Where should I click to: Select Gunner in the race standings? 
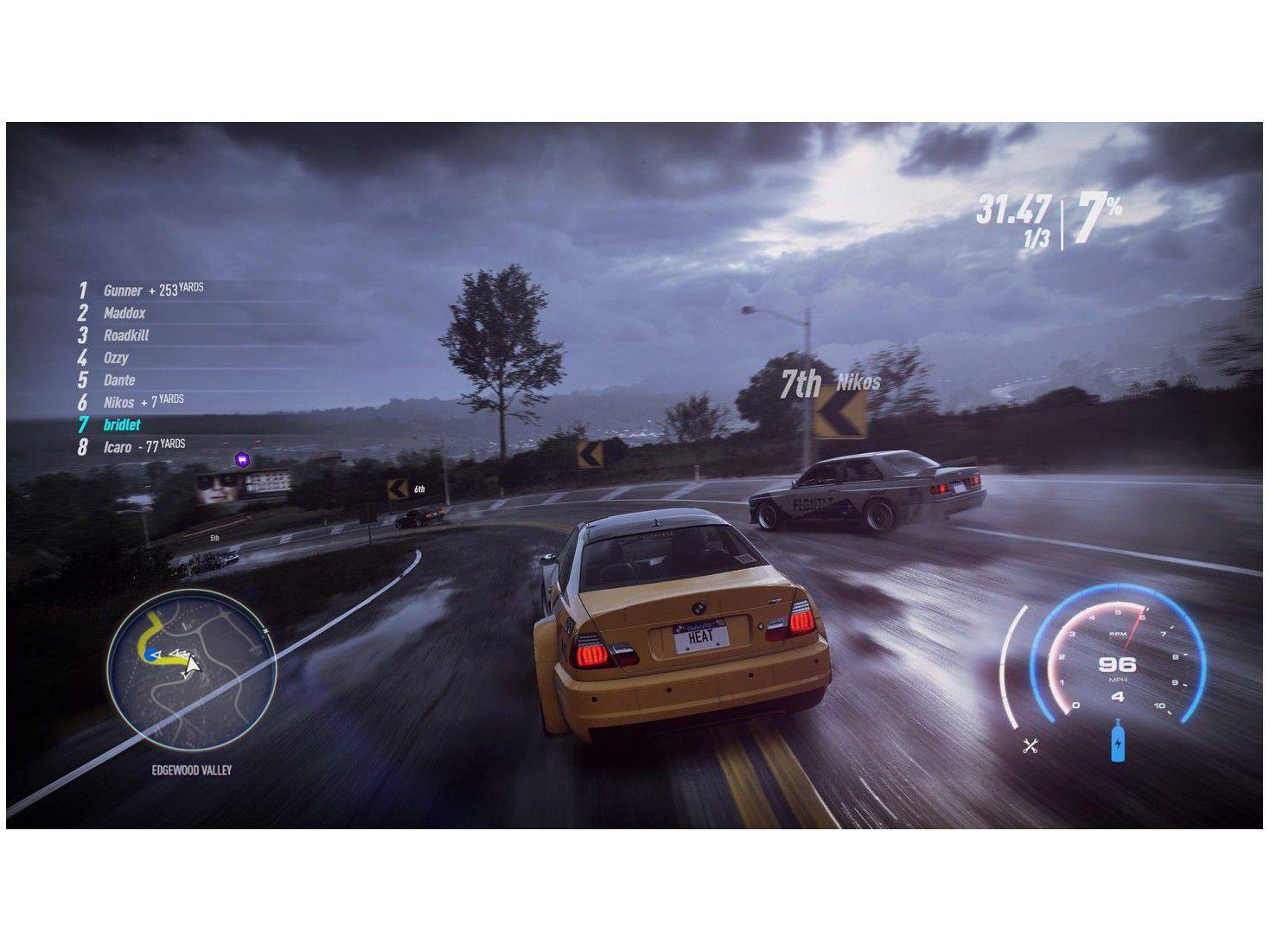coord(123,291)
